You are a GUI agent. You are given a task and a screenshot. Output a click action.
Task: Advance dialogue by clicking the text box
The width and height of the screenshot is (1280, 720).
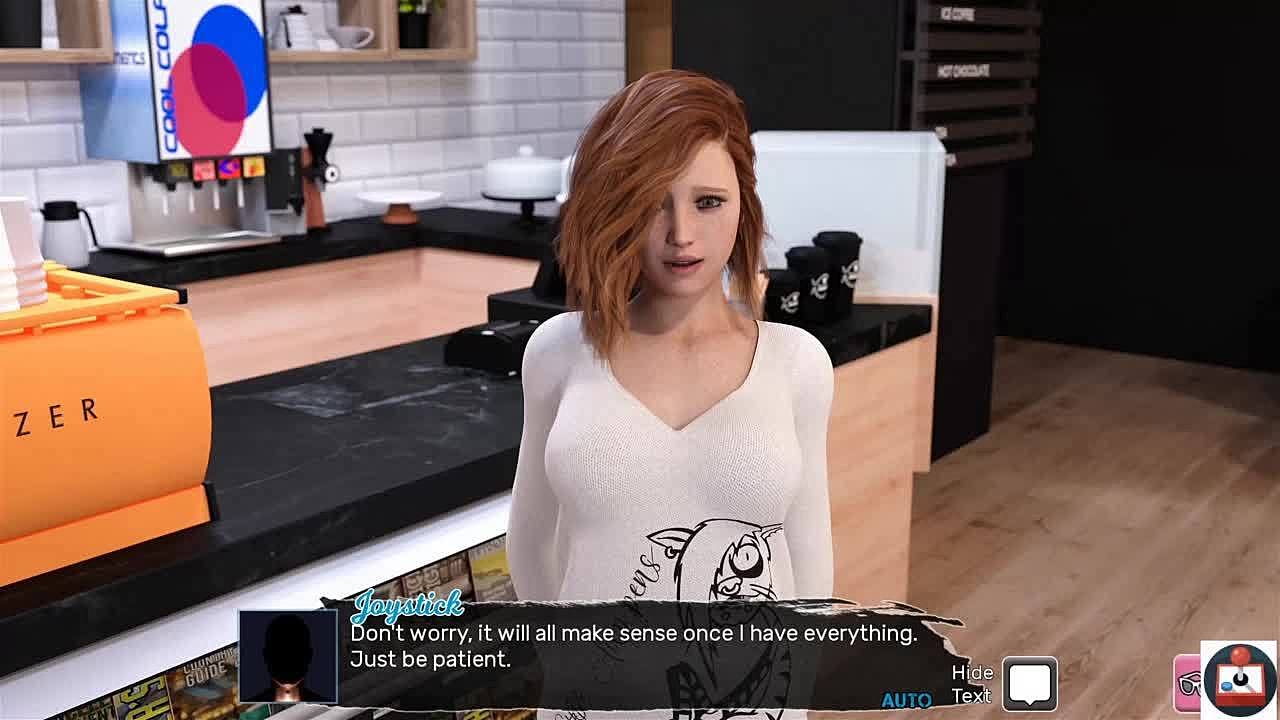click(633, 646)
